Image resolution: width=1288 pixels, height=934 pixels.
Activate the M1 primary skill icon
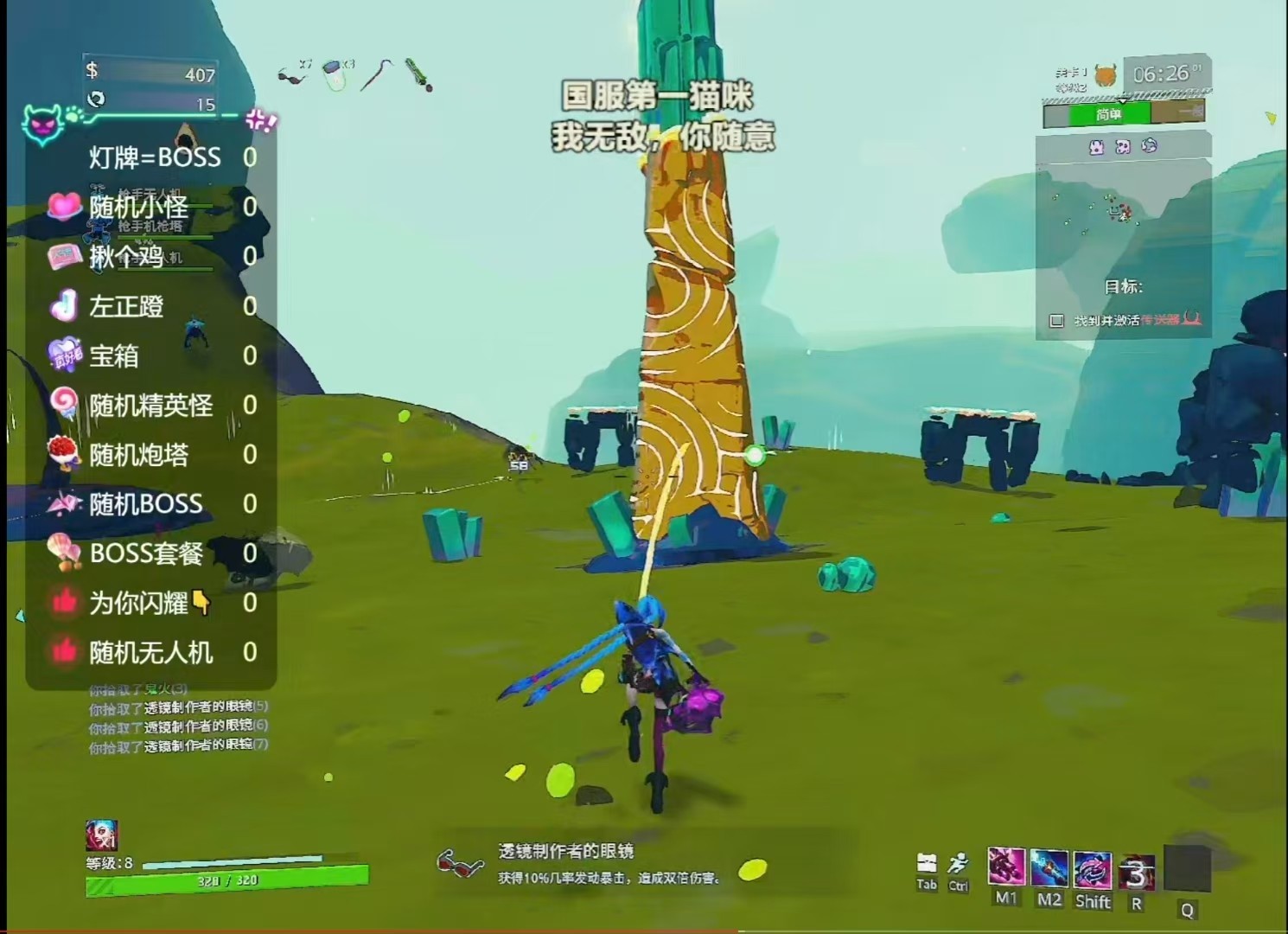(1006, 867)
